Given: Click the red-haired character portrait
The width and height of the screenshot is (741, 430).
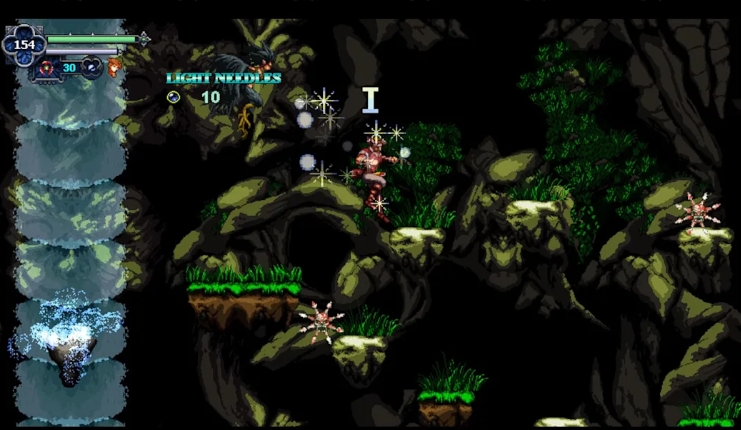Looking at the screenshot, I should coord(115,68).
